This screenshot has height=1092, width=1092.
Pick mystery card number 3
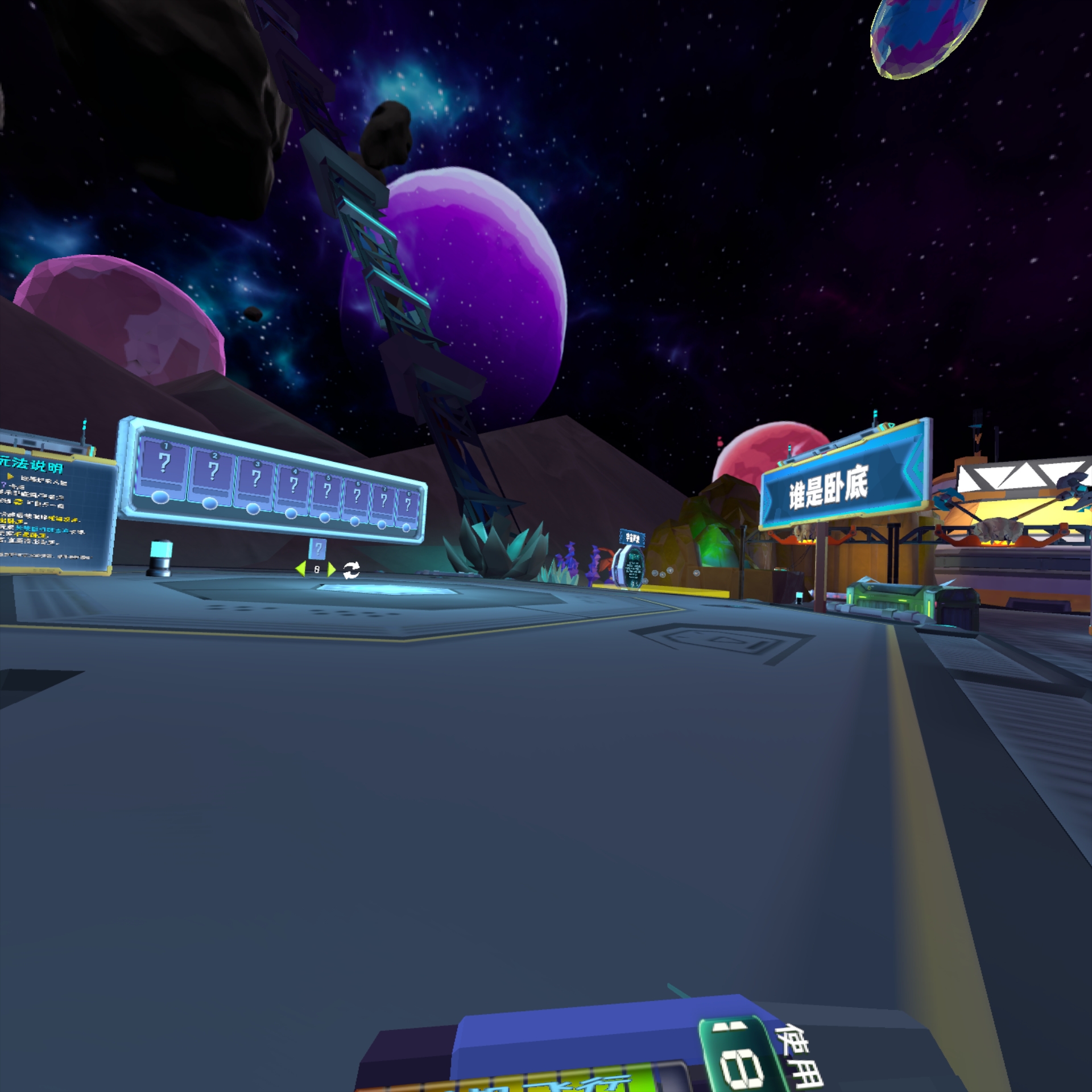[x=255, y=479]
